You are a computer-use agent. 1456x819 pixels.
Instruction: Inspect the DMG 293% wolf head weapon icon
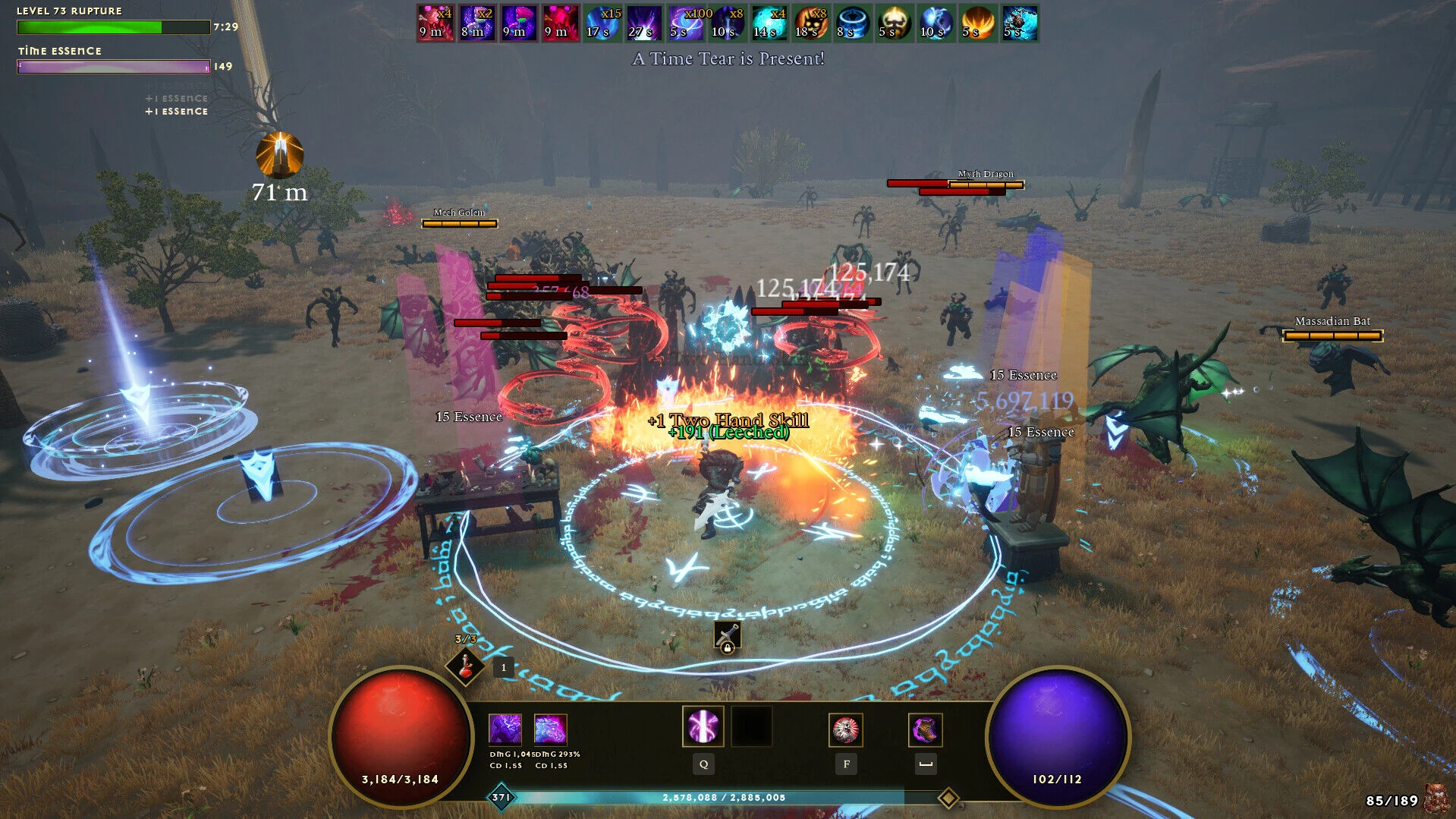point(552,728)
